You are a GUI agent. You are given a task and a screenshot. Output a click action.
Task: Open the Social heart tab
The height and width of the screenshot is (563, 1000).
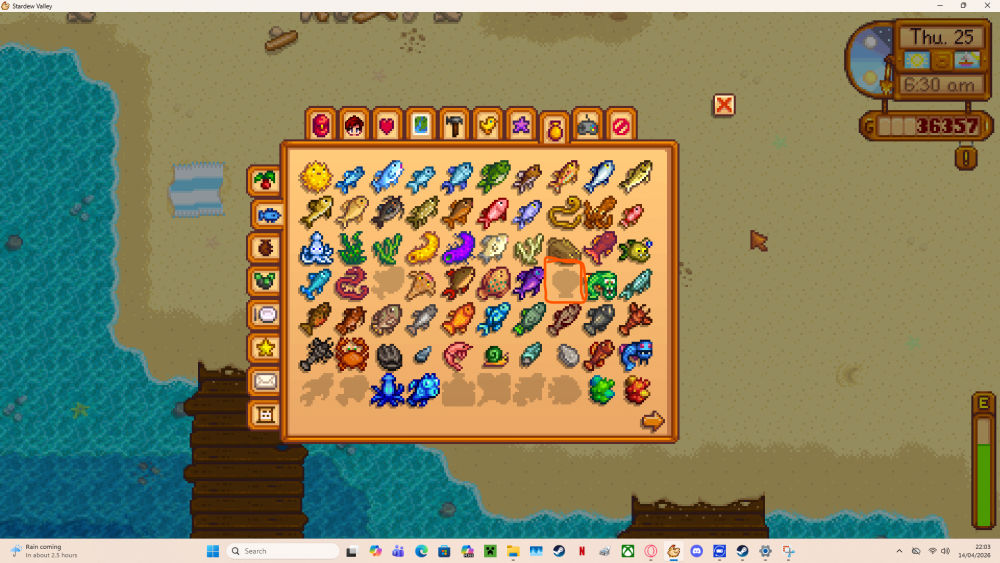tap(387, 125)
